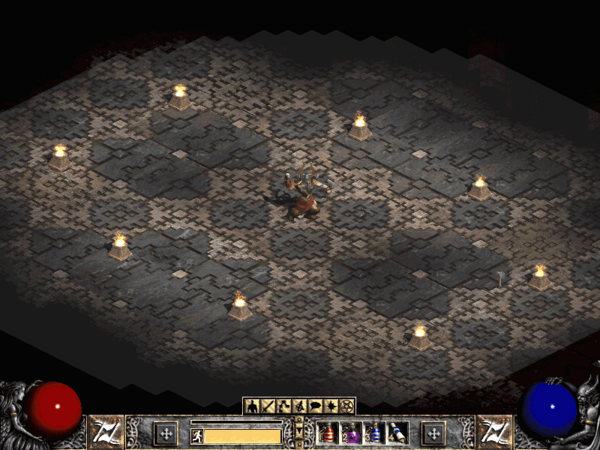Drink the purple rejuvenation potion
Screen dimensions: 600x450
(x=351, y=433)
